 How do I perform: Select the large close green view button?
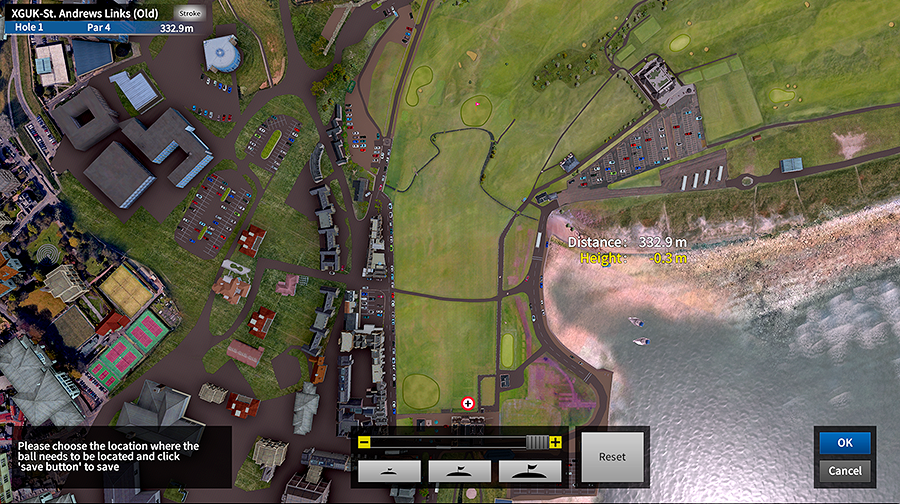pos(530,471)
